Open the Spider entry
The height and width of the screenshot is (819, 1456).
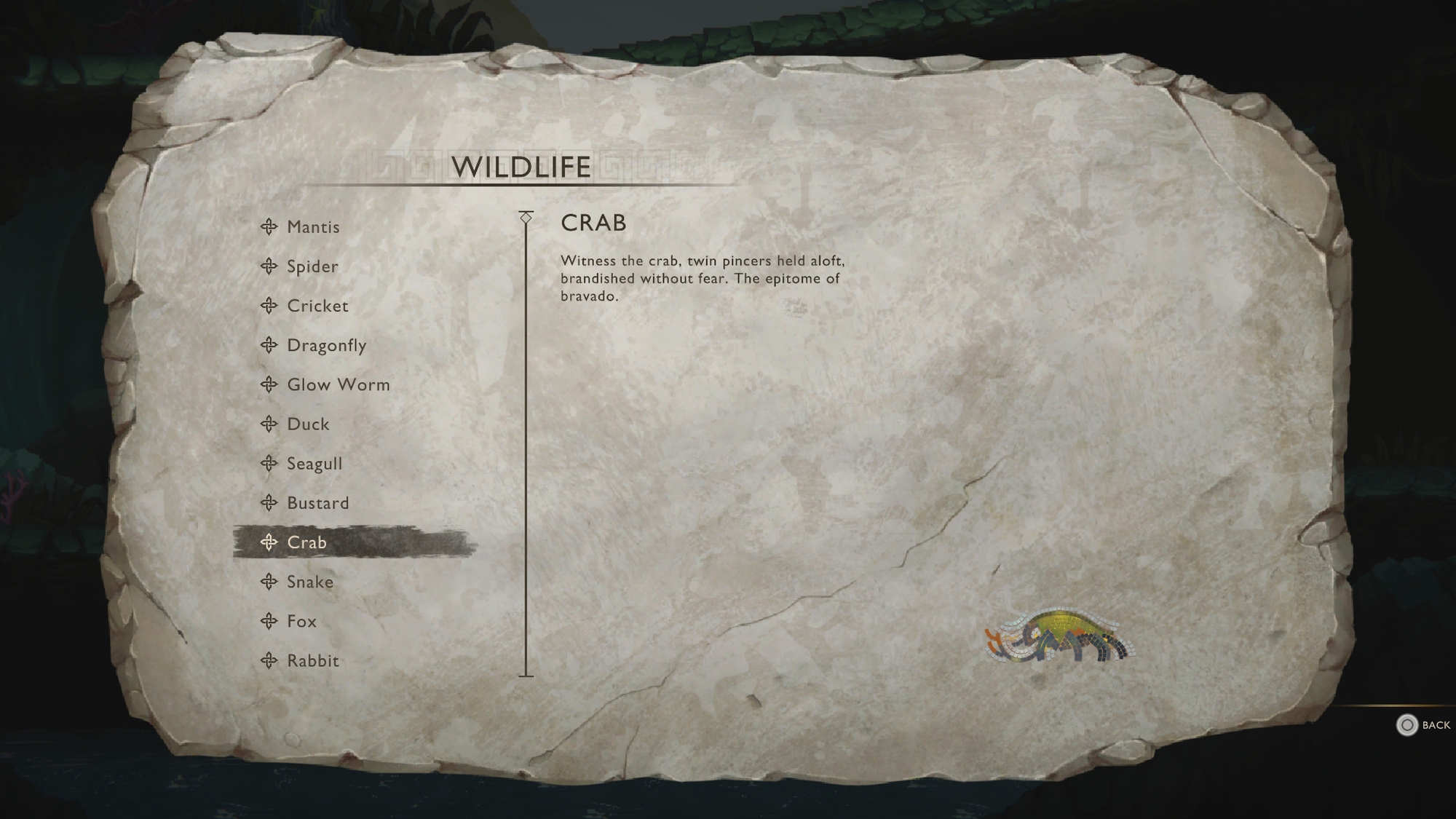click(312, 266)
